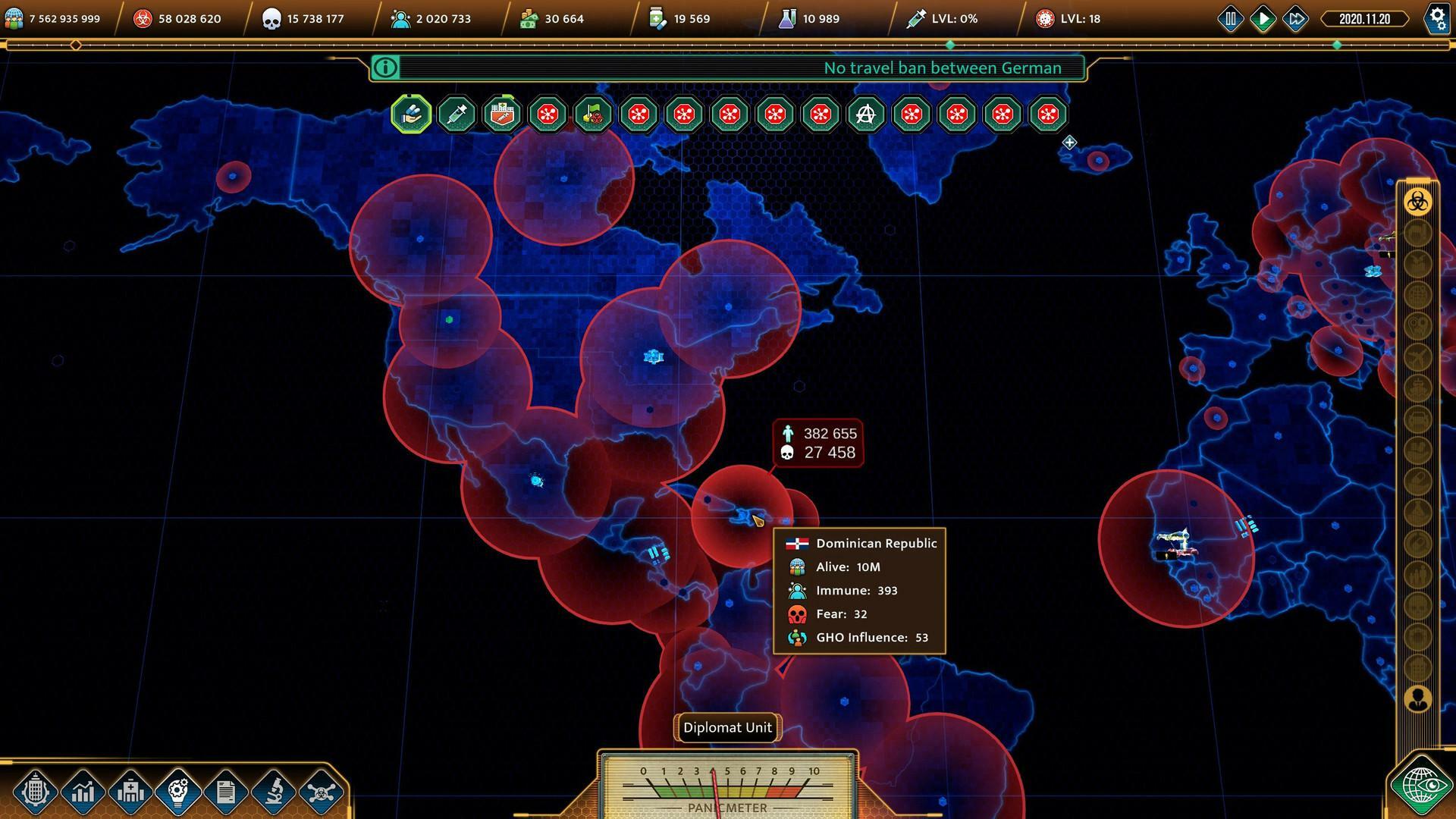Click the biohazard icon atop the right sidebar
Viewport: 1456px width, 819px height.
tap(1417, 202)
